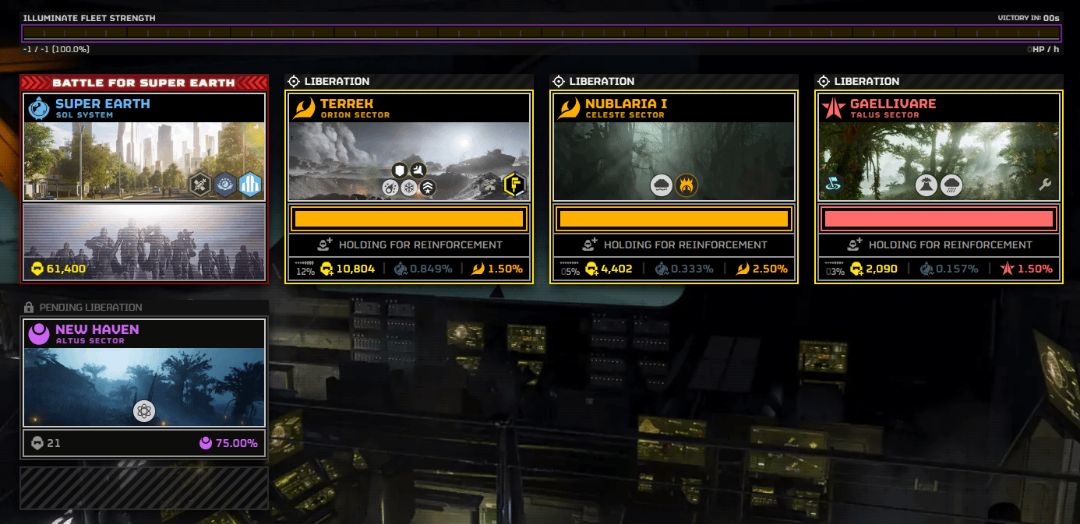Image resolution: width=1080 pixels, height=524 pixels.
Task: Click the city skyline icon on Super Earth
Action: pyautogui.click(x=250, y=185)
